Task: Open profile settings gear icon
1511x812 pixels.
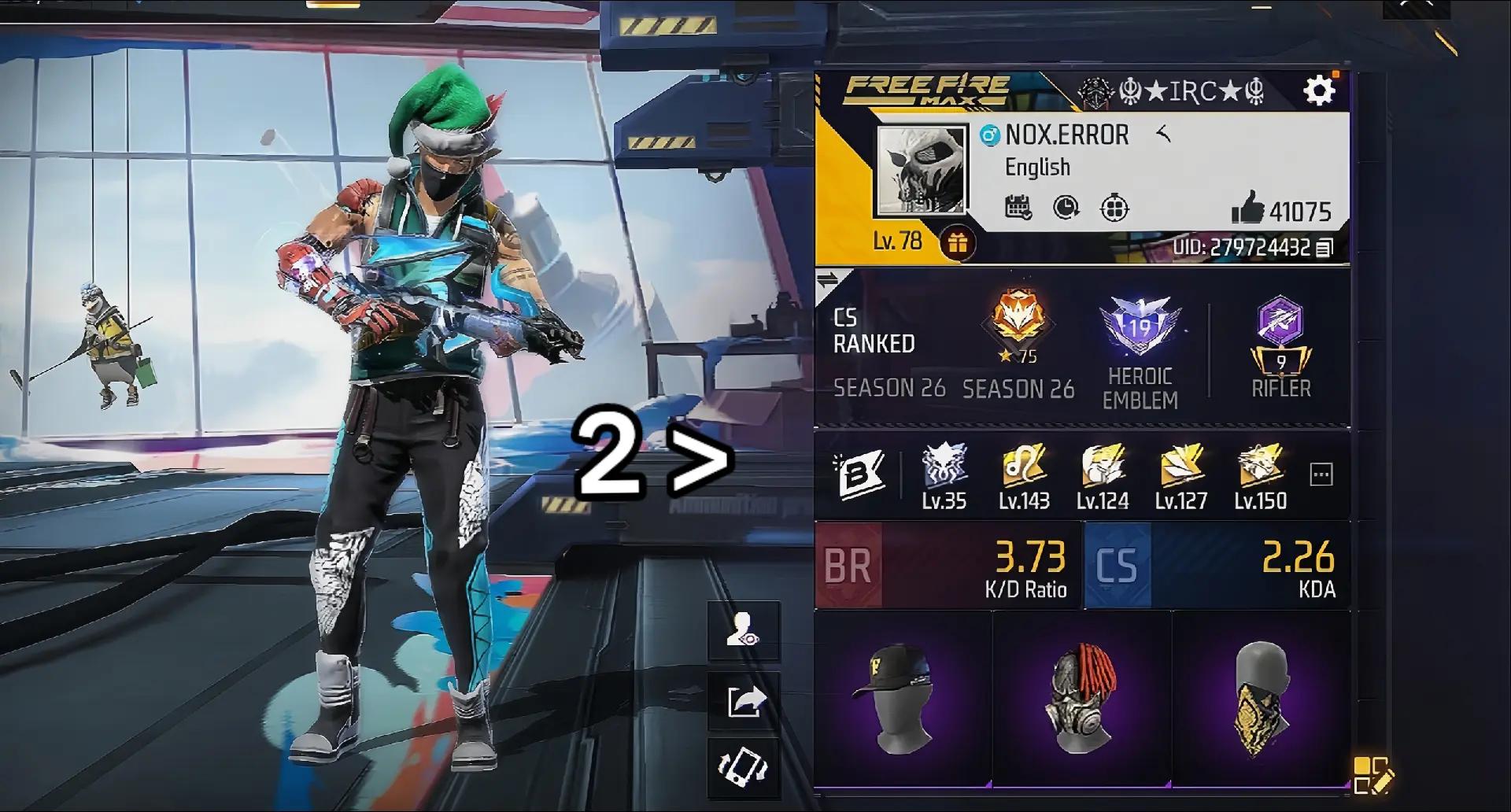Action: pos(1320,90)
